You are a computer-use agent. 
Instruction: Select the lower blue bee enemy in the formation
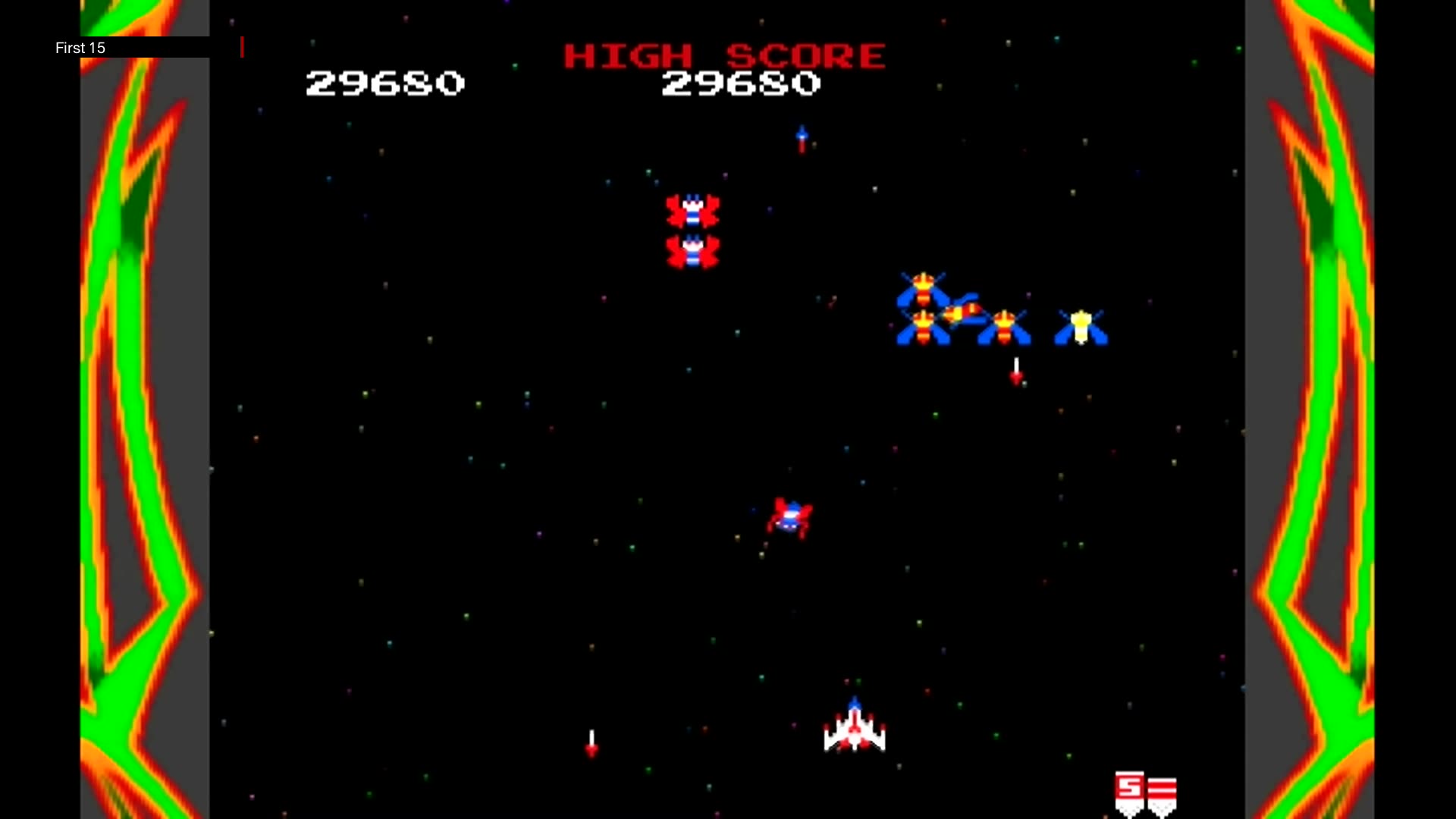(x=925, y=328)
